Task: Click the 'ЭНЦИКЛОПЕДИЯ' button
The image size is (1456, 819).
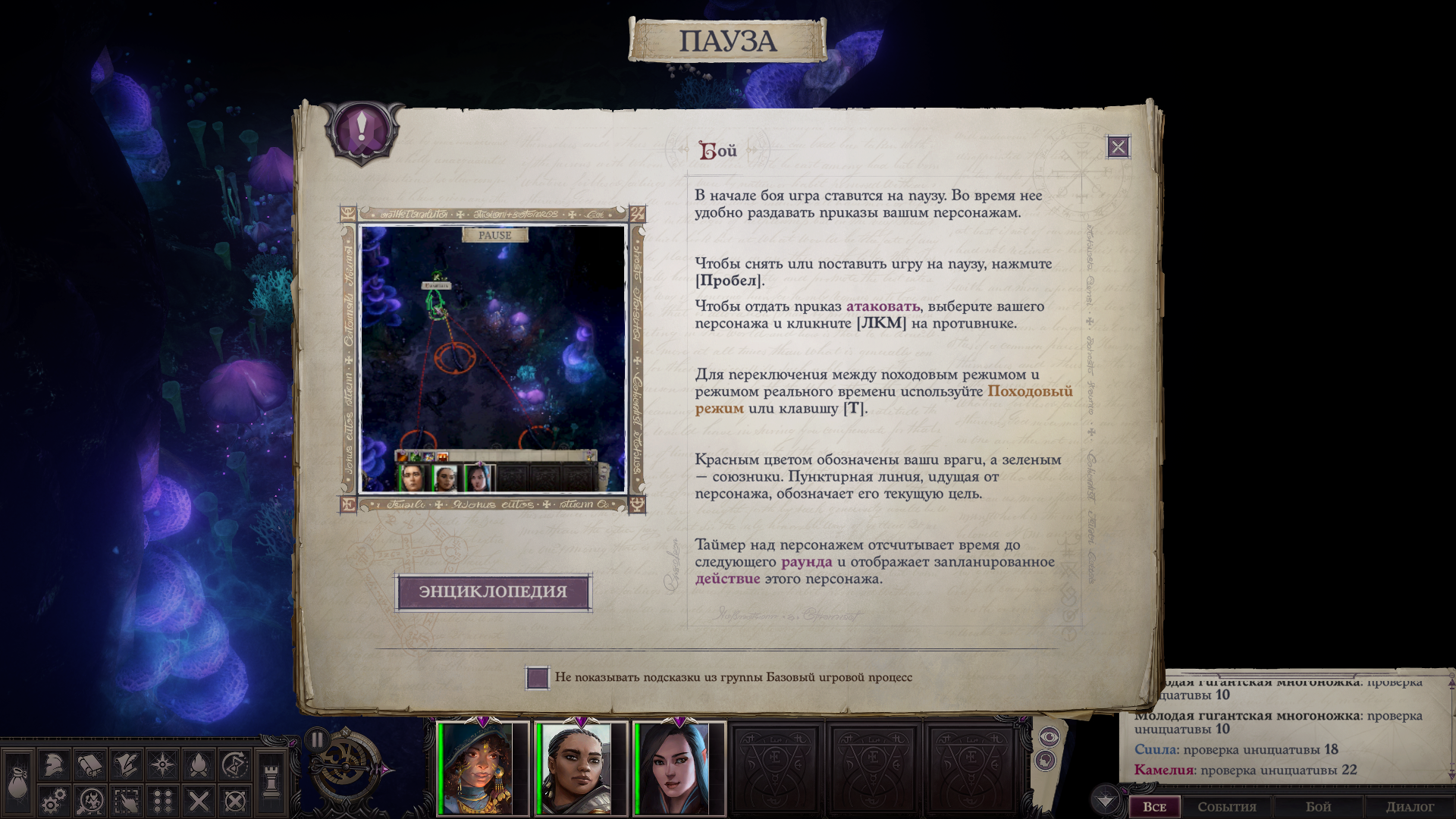Action: click(x=494, y=593)
